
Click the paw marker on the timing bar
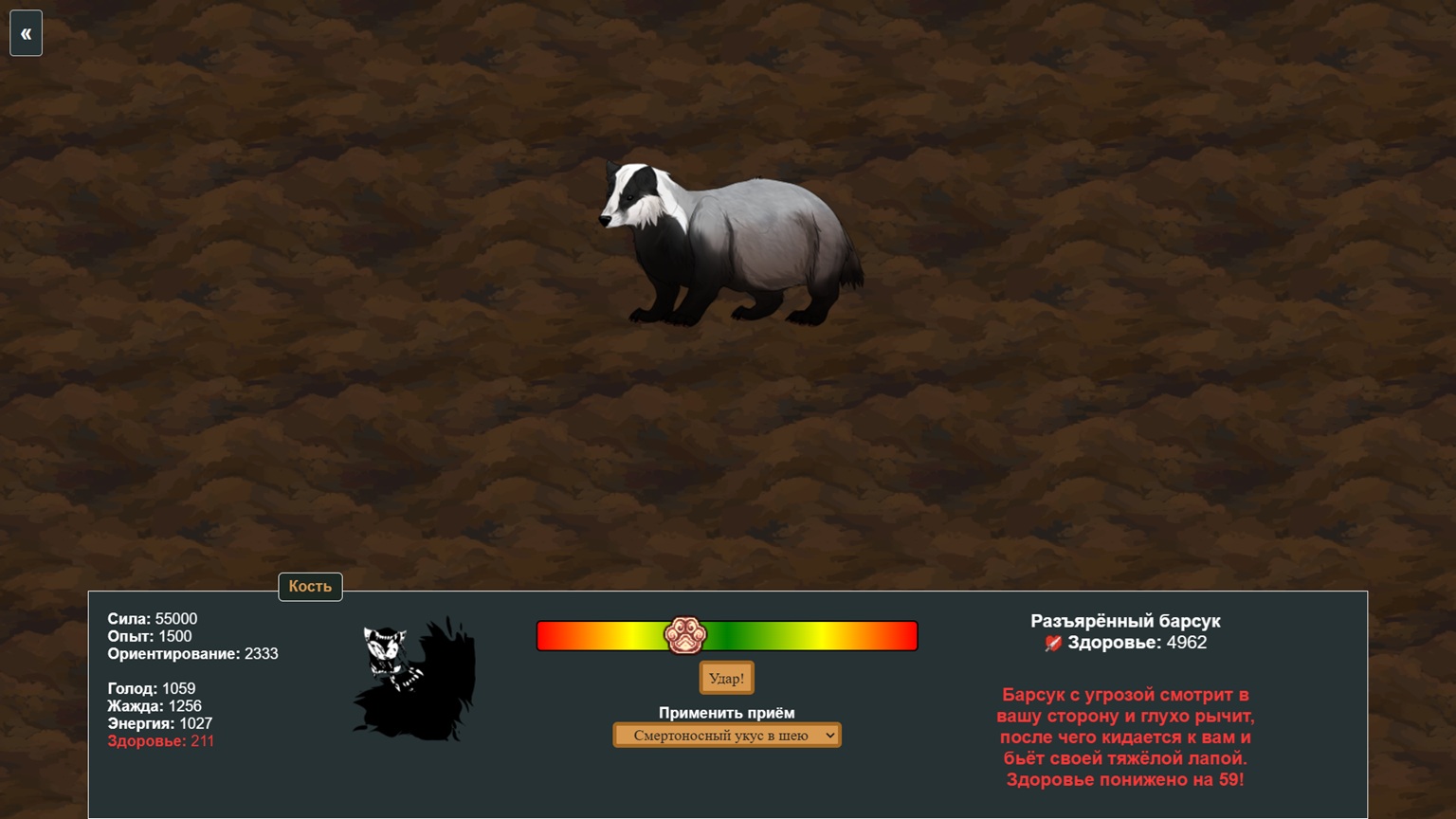684,635
